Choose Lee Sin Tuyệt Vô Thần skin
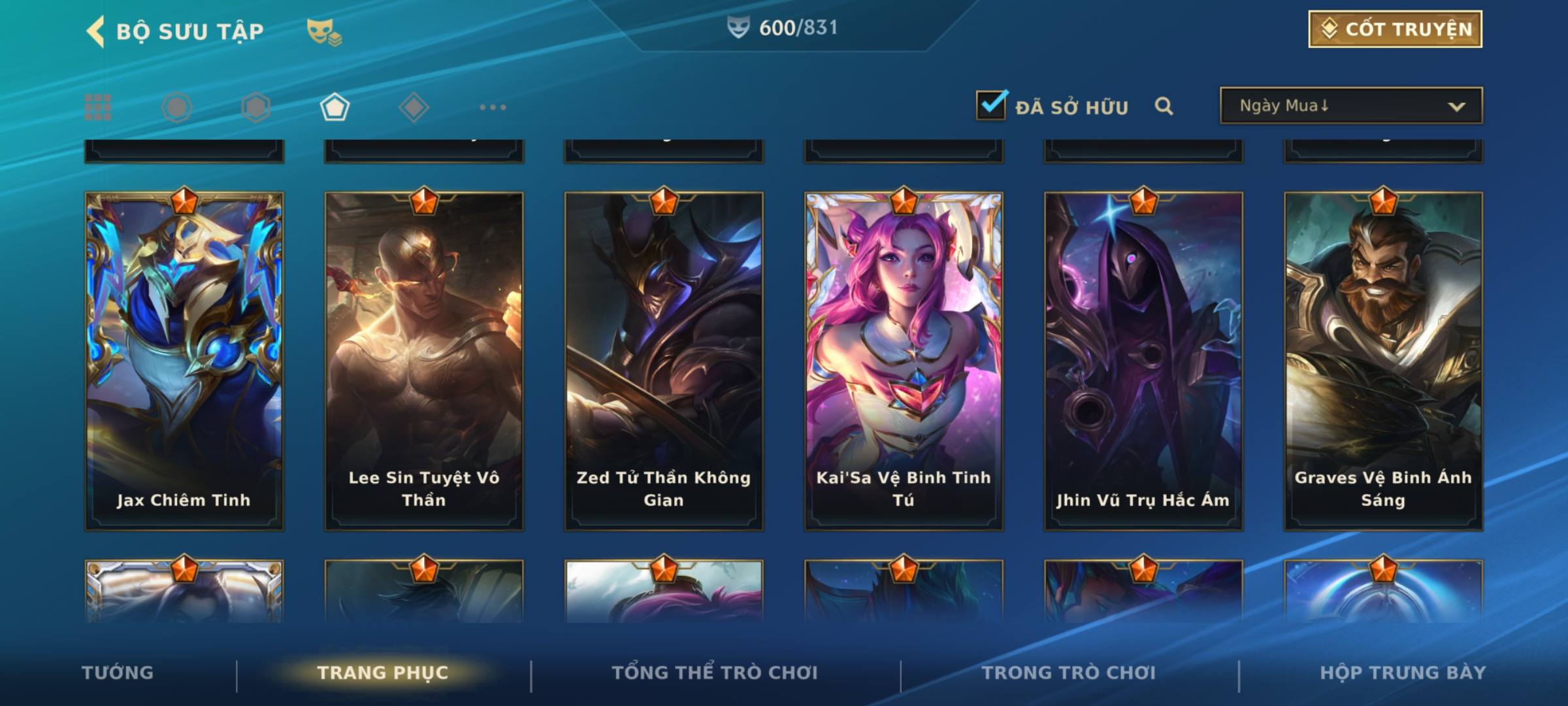This screenshot has width=1568, height=706. [x=424, y=360]
